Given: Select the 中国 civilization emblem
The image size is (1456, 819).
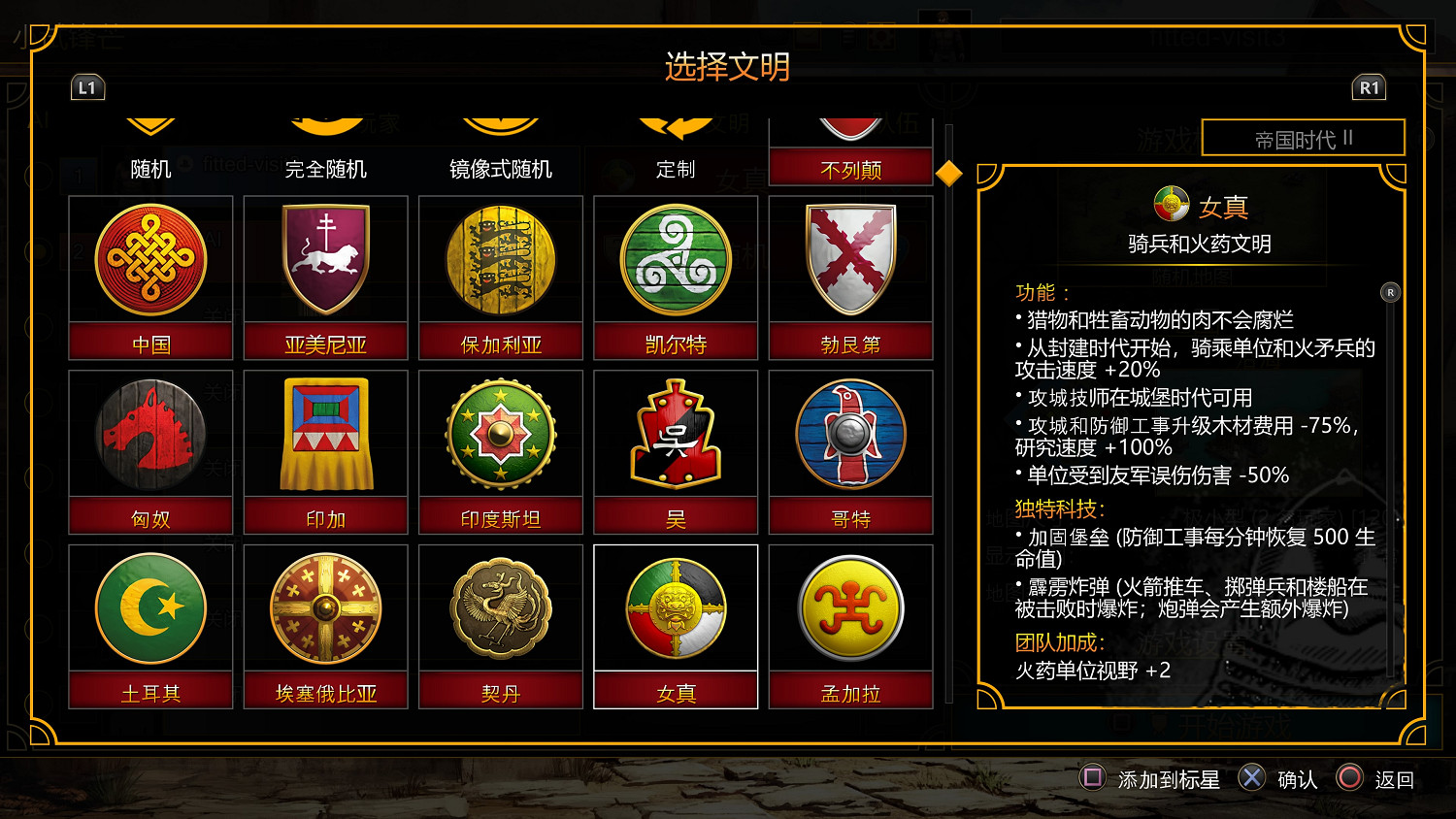Looking at the screenshot, I should pos(149,259).
